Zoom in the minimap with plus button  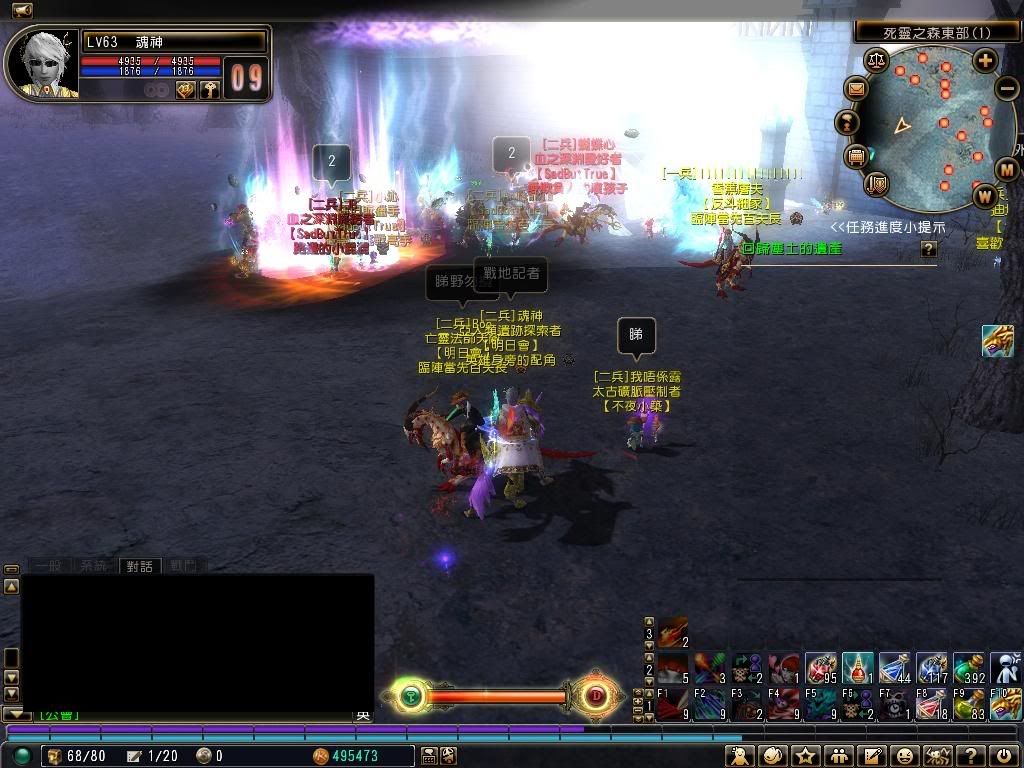tap(985, 60)
